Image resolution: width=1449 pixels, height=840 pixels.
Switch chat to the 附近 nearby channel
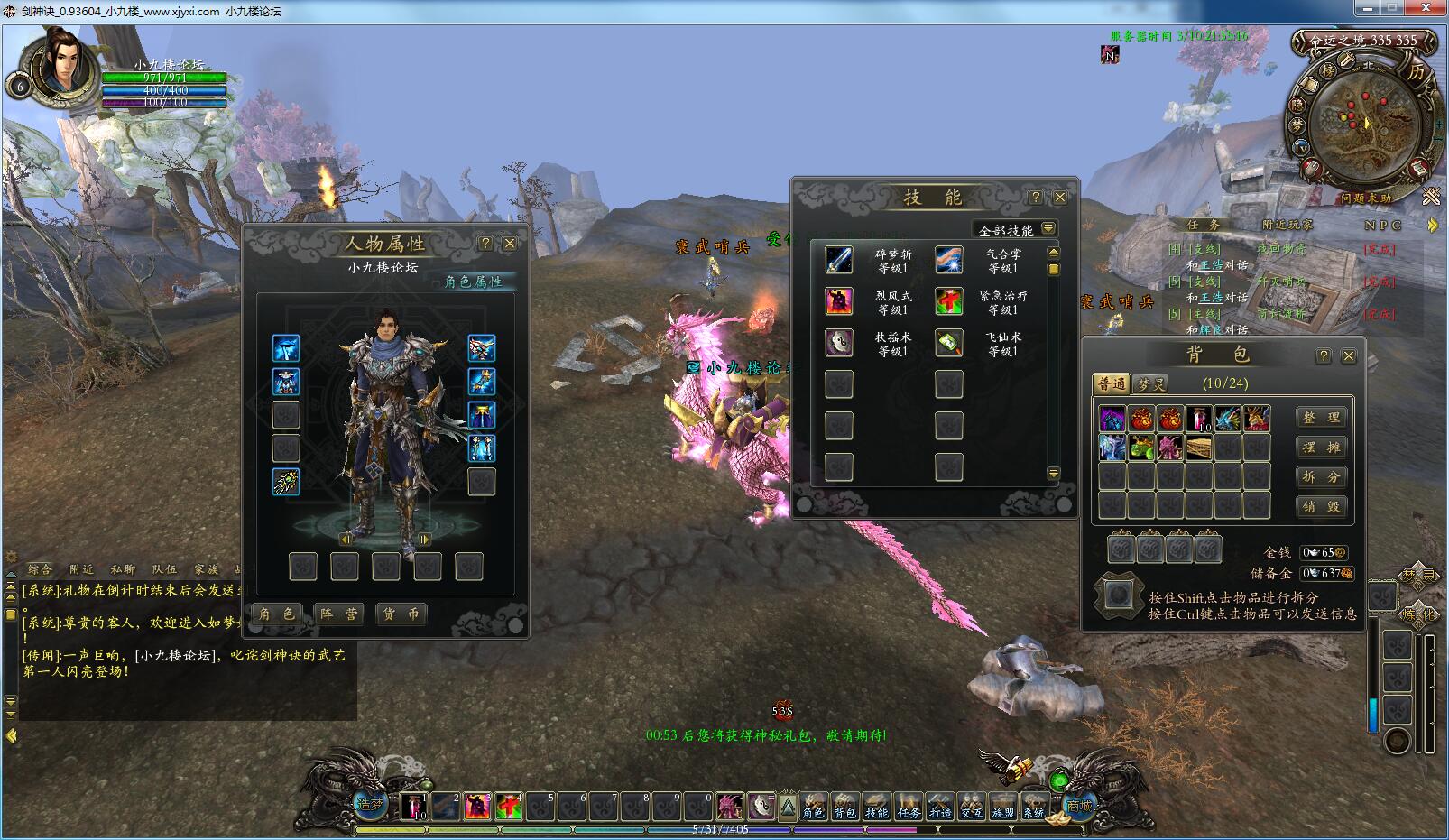pos(81,569)
